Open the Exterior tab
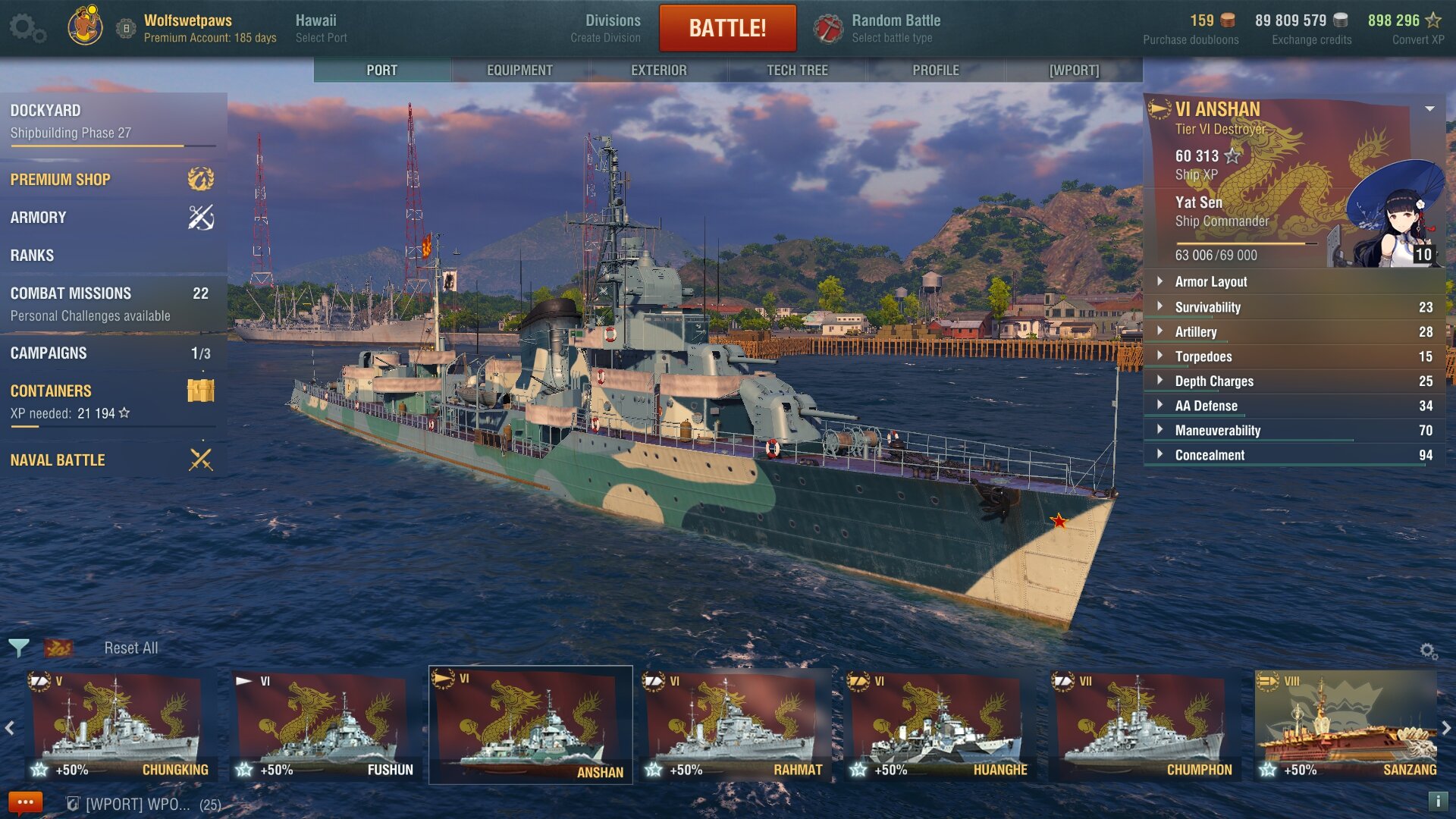 click(658, 70)
